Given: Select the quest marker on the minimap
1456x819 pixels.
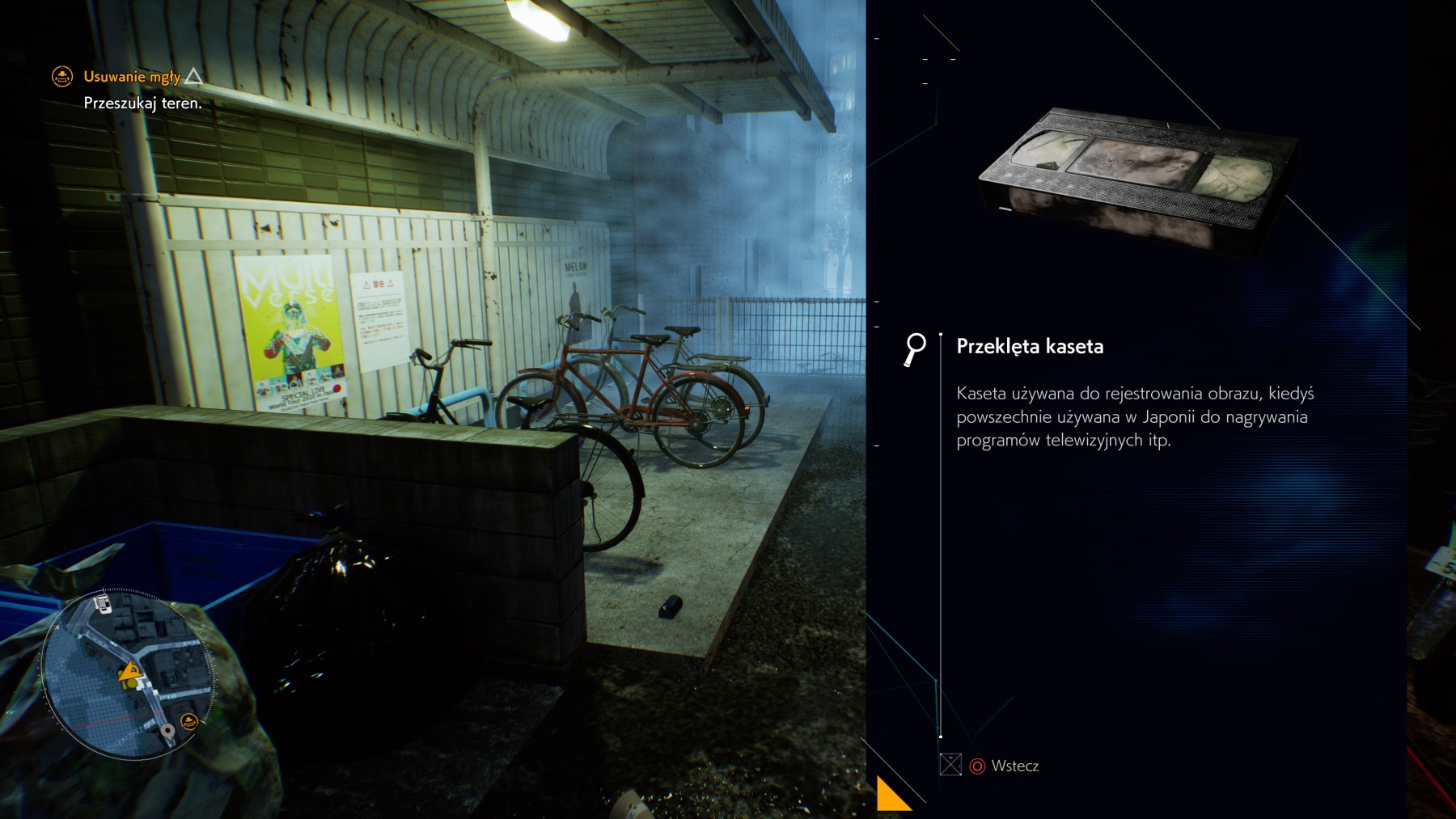Looking at the screenshot, I should tap(189, 720).
